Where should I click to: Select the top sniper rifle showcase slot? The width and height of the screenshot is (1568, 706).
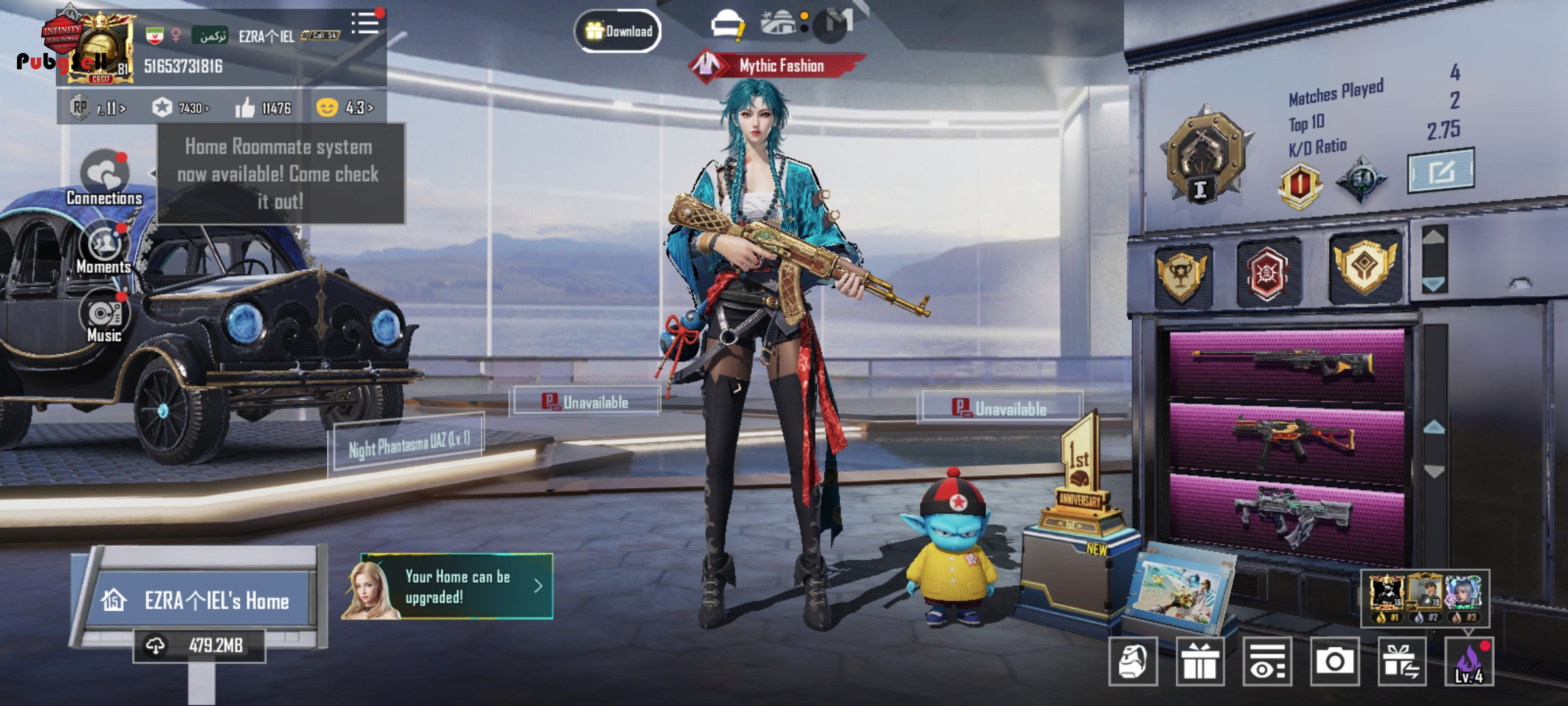(1286, 363)
